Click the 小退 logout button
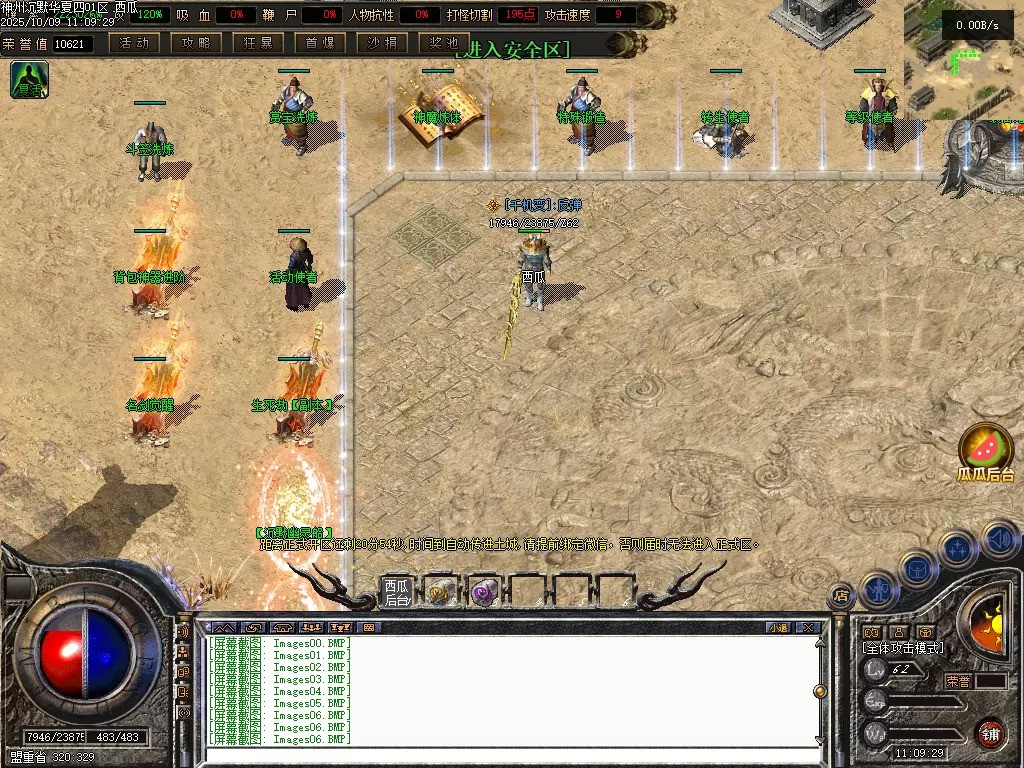Image resolution: width=1024 pixels, height=768 pixels. [777, 628]
